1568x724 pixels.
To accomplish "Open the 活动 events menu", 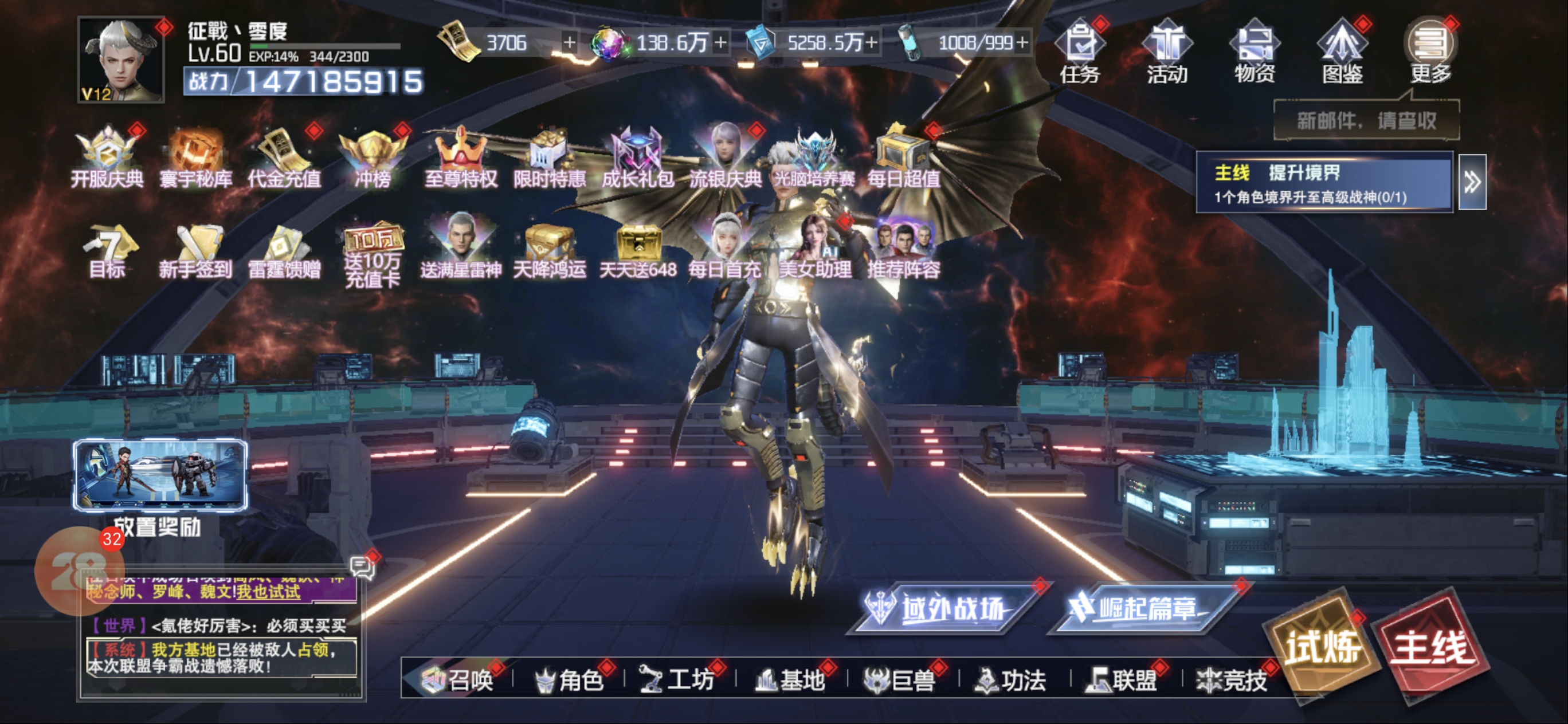I will click(1166, 51).
